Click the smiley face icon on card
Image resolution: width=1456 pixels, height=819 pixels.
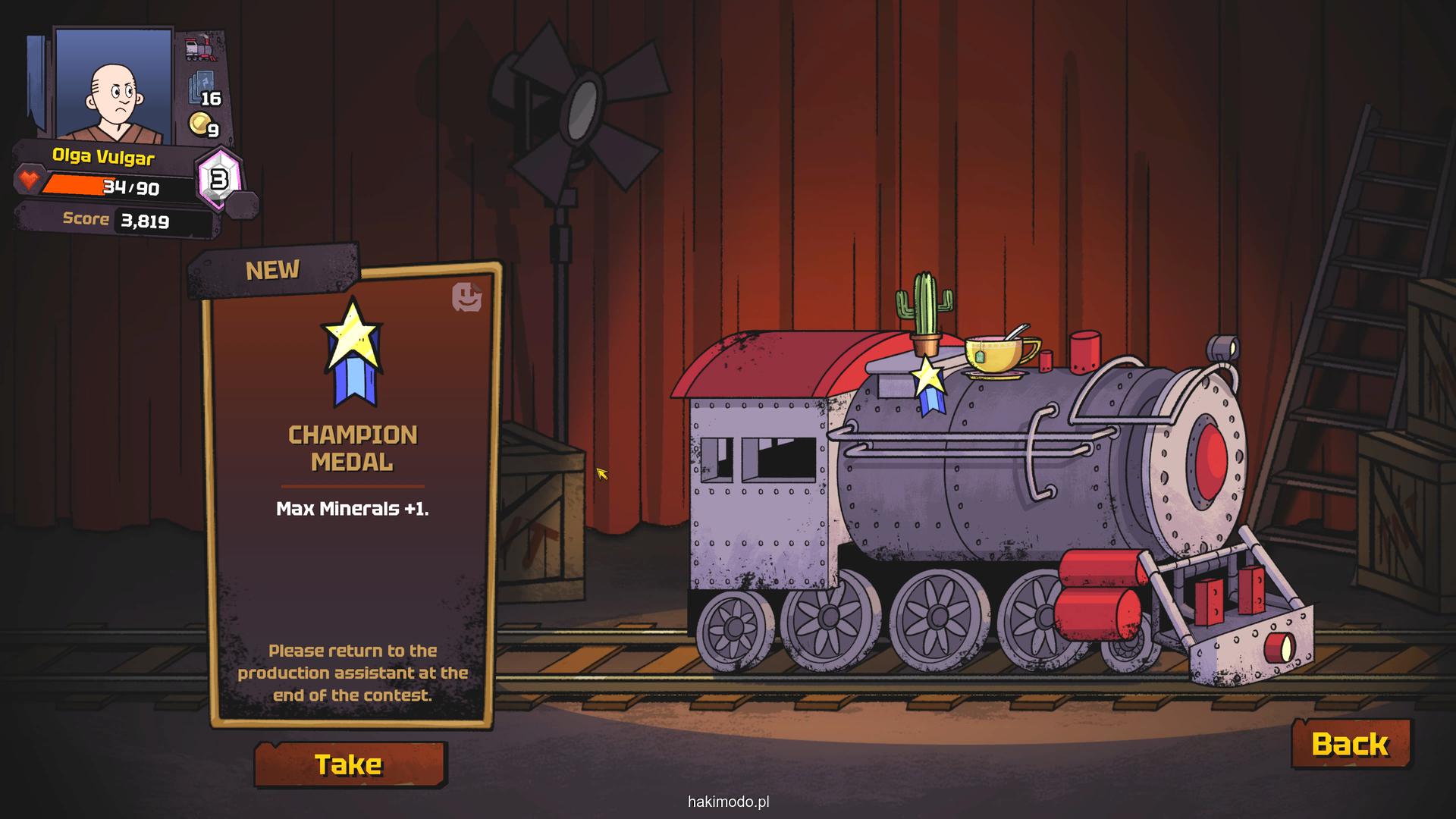(x=466, y=297)
